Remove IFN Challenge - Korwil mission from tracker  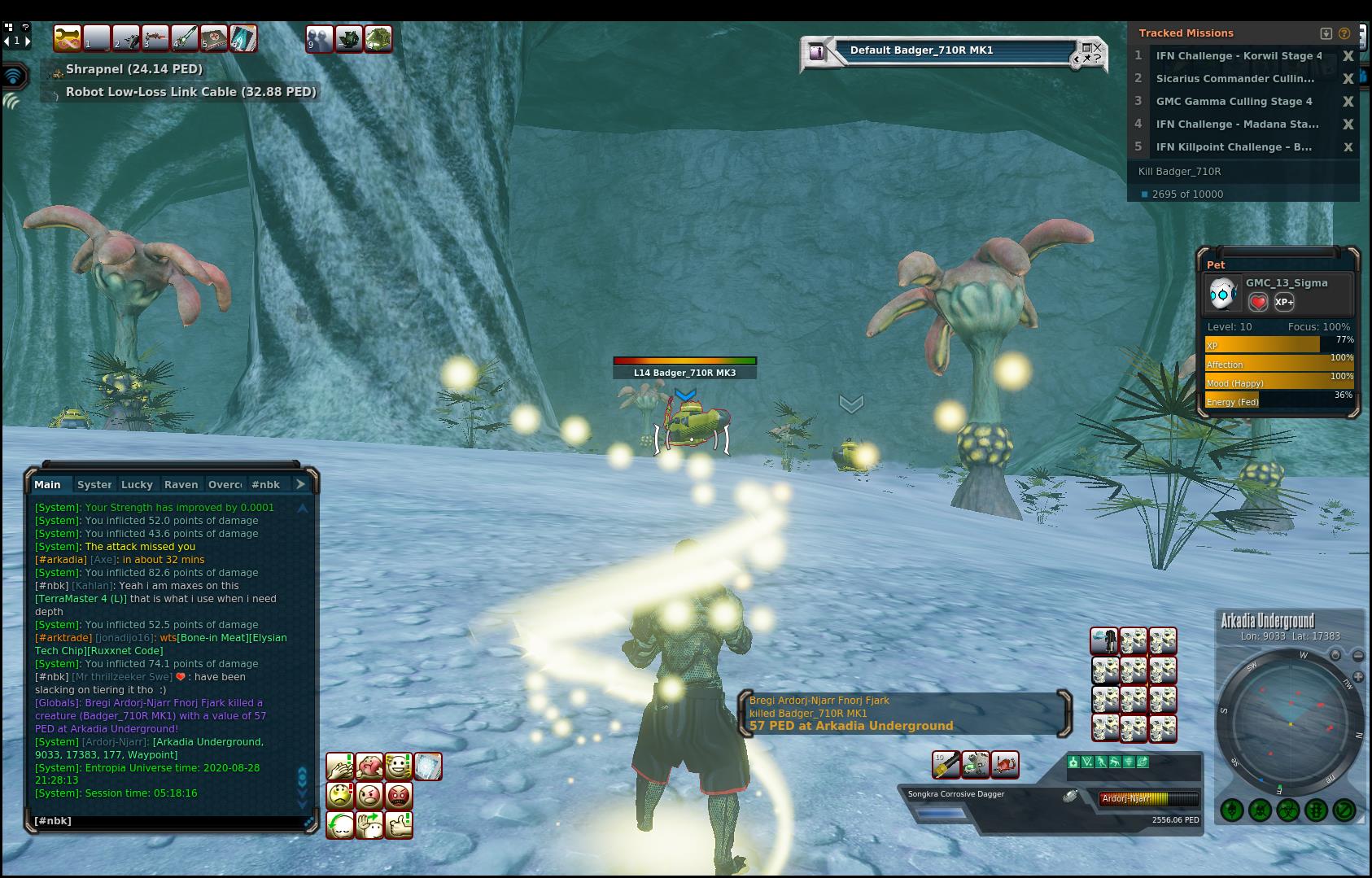[1348, 56]
